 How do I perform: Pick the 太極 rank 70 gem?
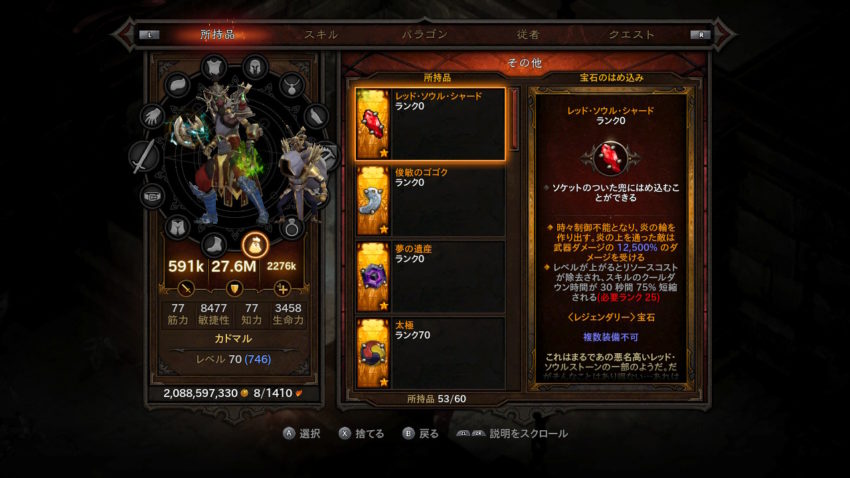tap(432, 352)
